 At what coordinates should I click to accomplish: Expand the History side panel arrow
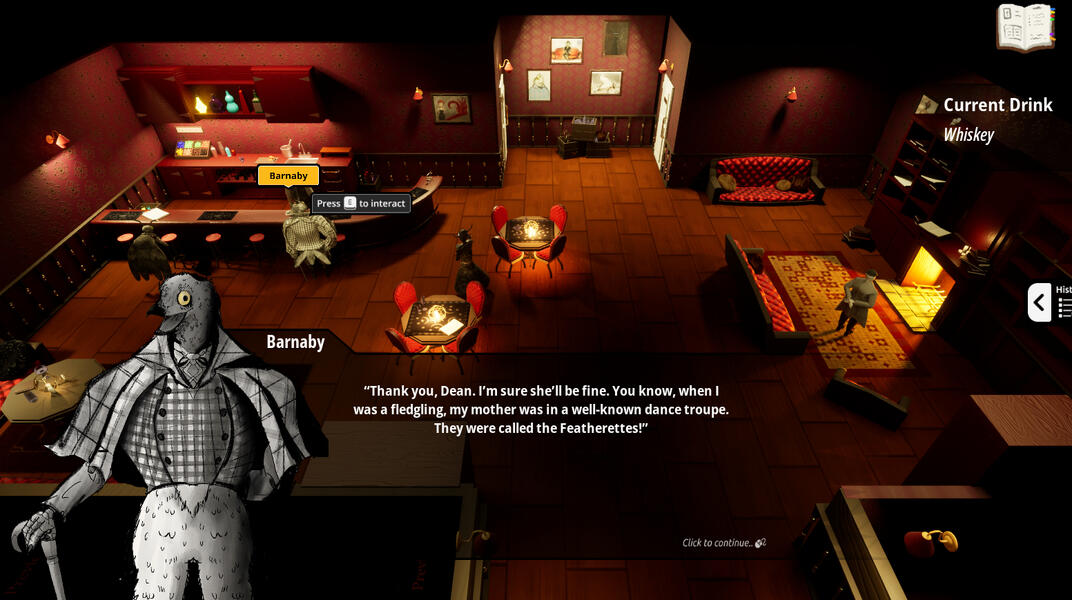tap(1039, 302)
